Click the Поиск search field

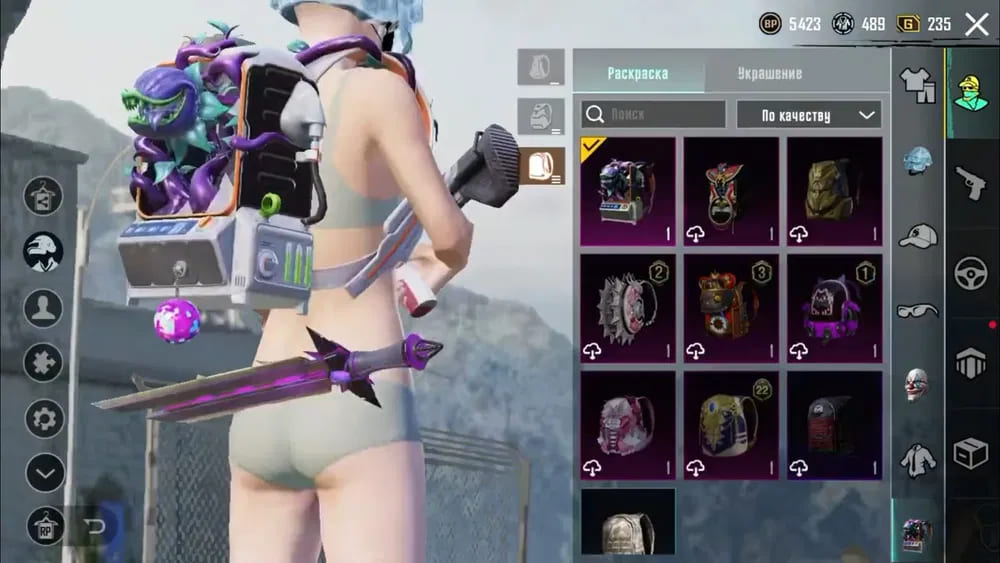click(x=654, y=115)
